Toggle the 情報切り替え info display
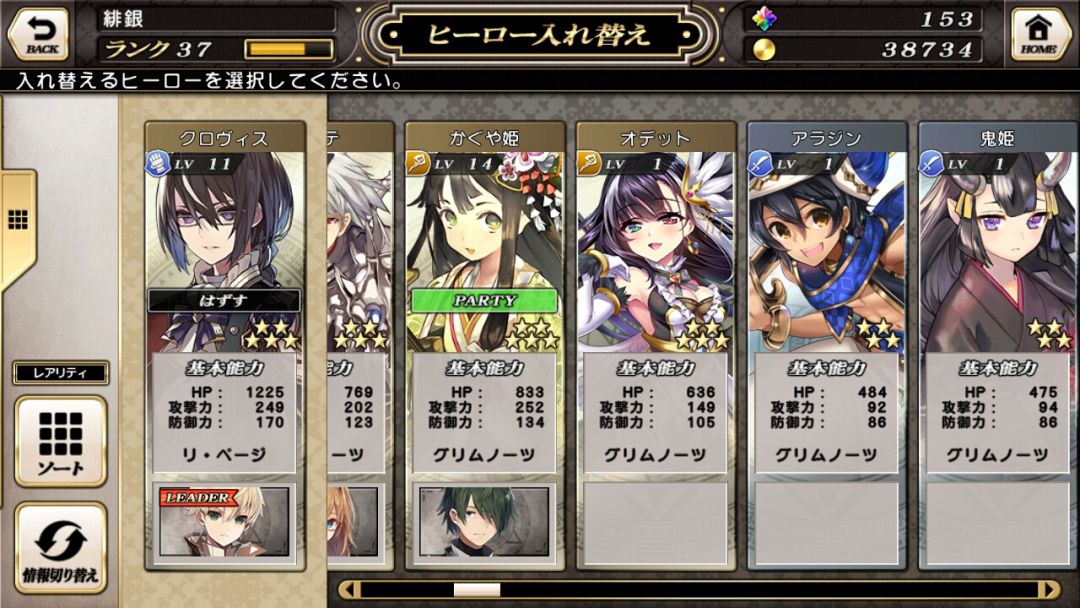1080x608 pixels. 60,547
